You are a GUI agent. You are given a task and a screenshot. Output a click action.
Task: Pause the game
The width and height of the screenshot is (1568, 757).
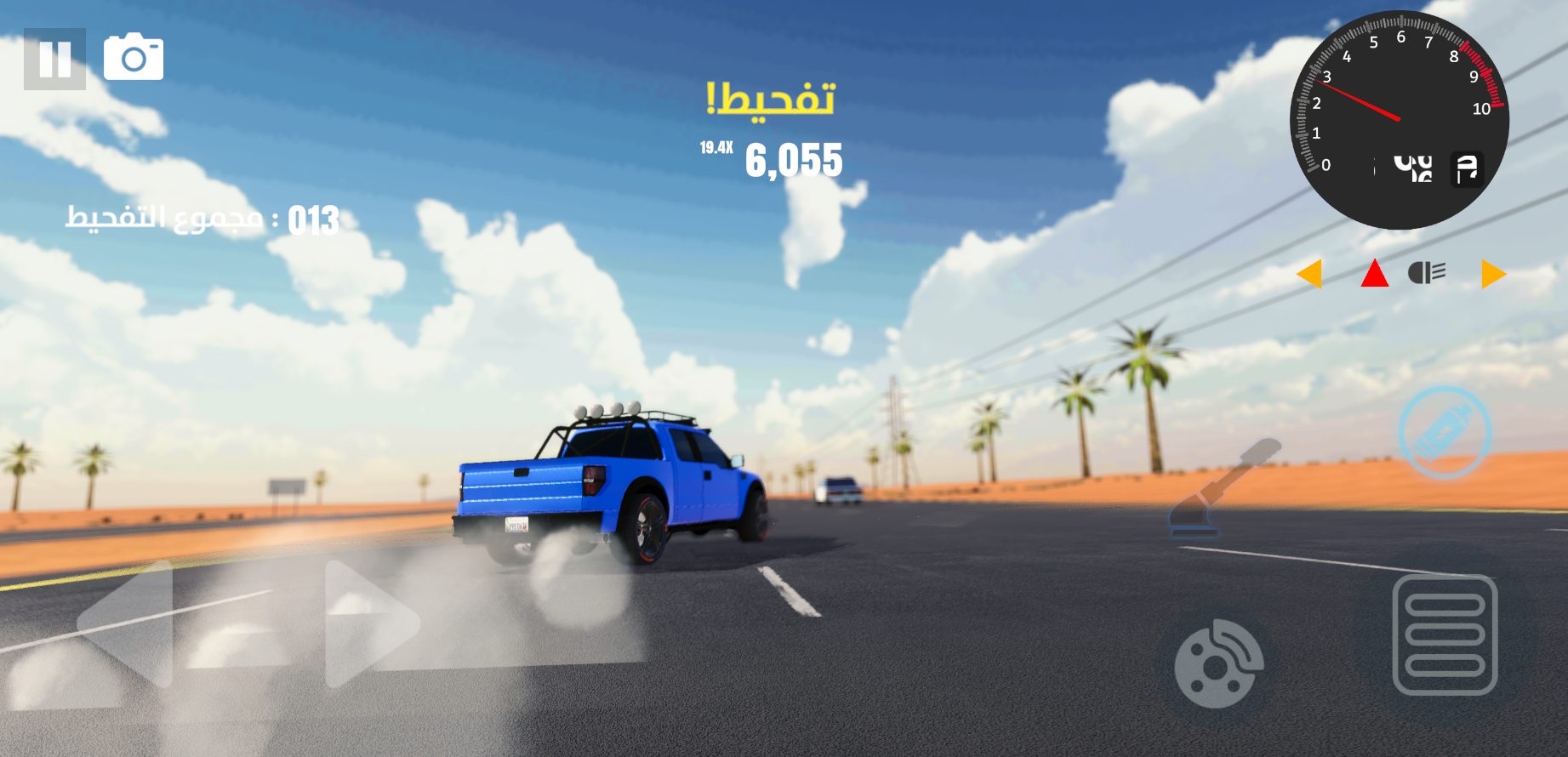(x=55, y=57)
